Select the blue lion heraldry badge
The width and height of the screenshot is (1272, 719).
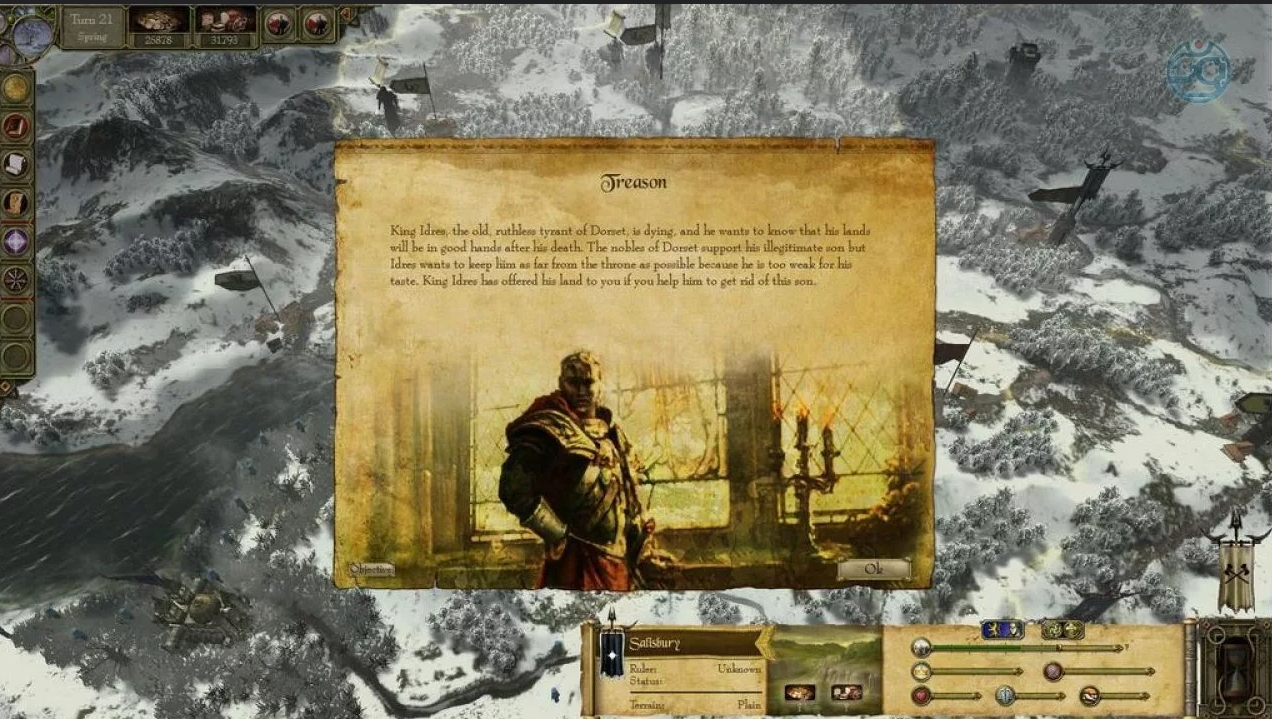tap(1001, 630)
